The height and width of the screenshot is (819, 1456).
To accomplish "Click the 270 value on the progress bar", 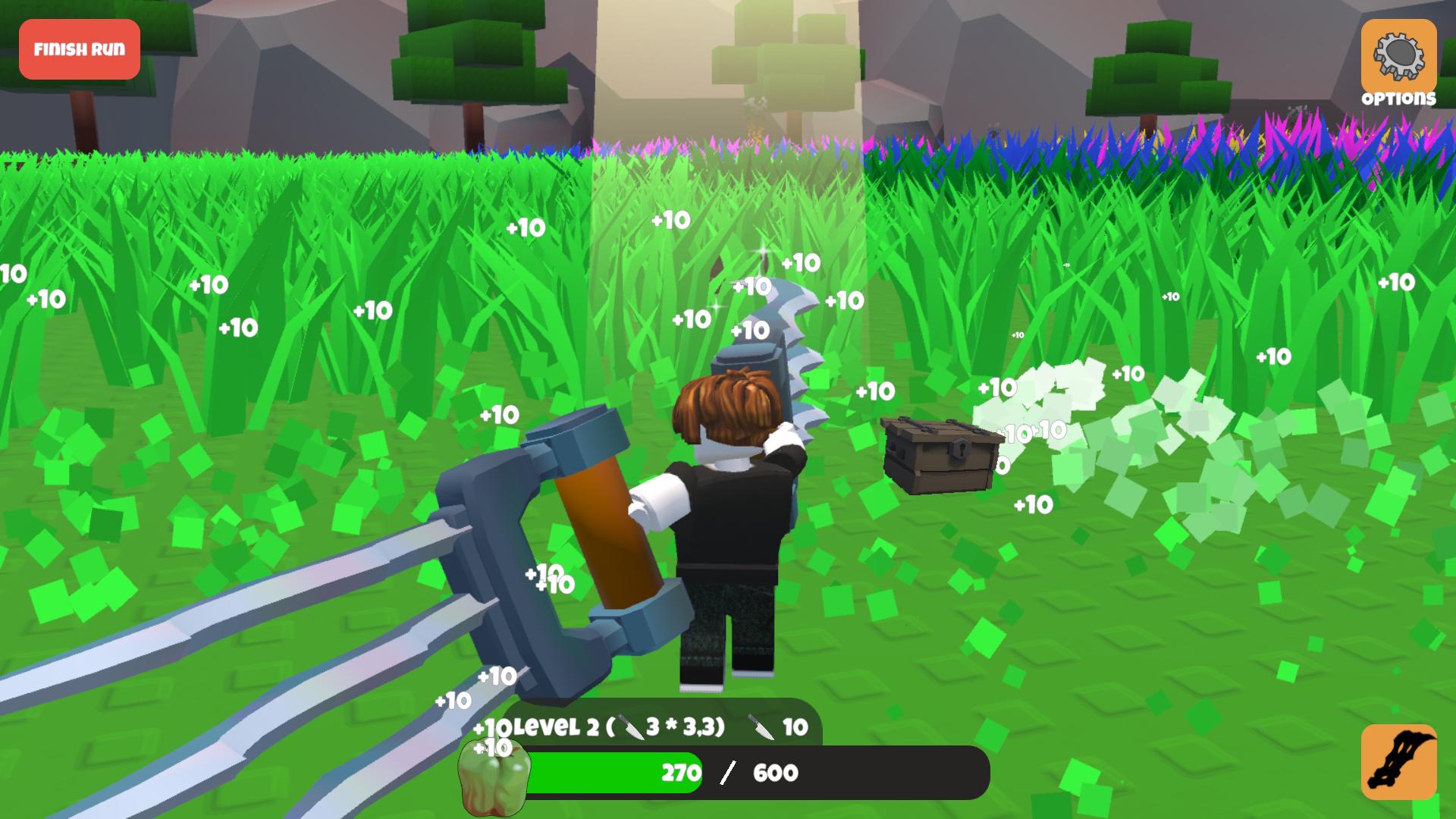I will click(681, 773).
